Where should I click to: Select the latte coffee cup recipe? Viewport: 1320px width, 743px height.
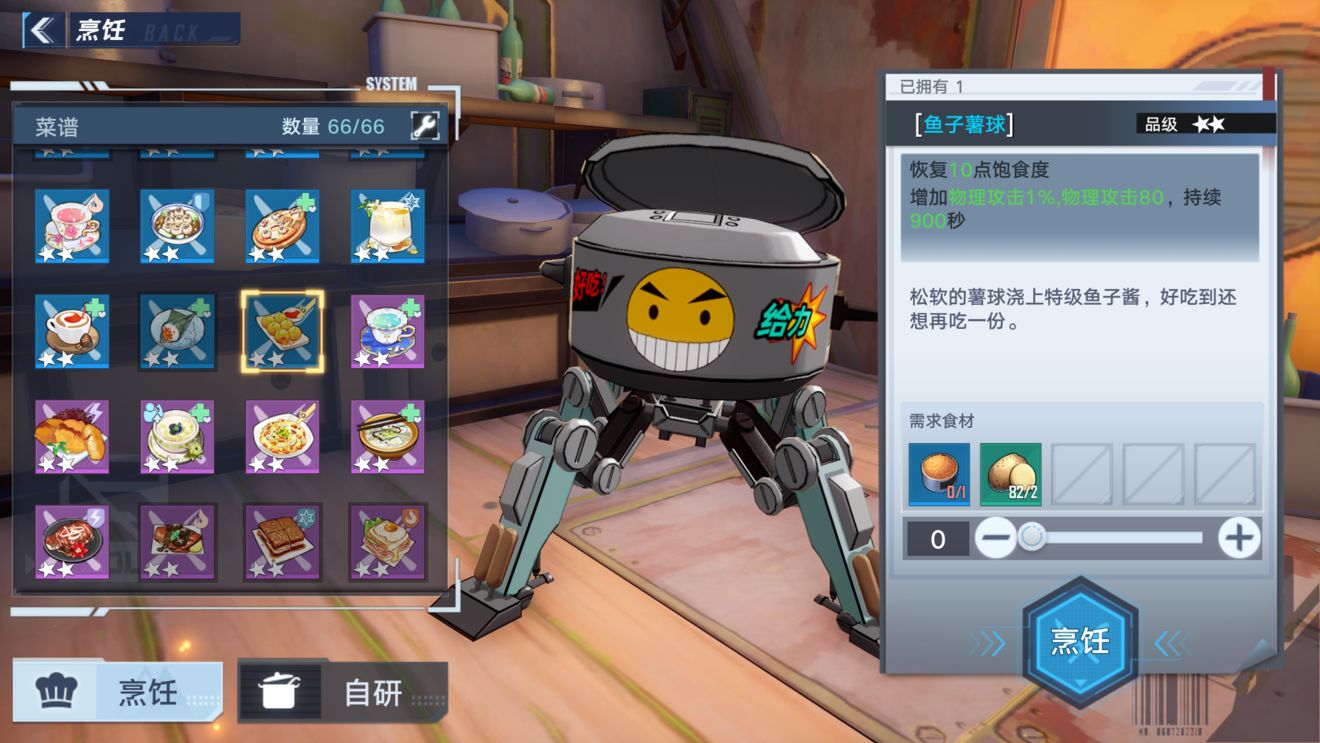(x=72, y=331)
